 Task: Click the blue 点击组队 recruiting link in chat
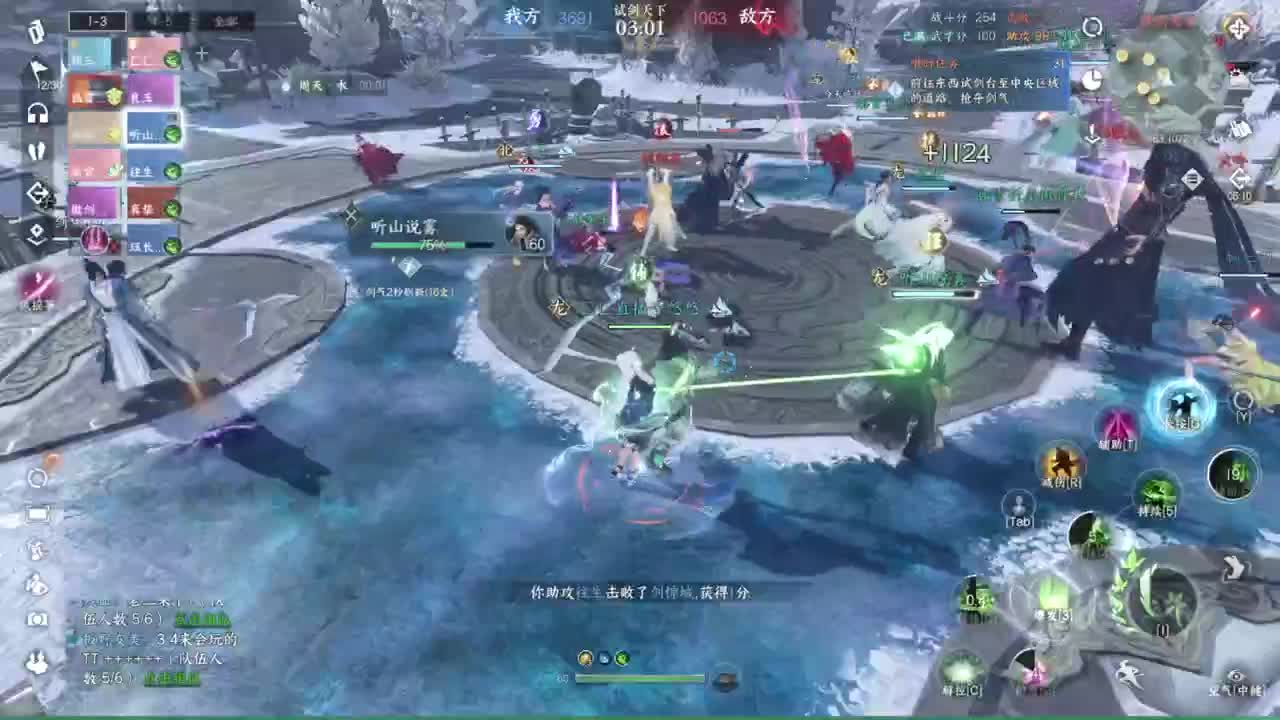click(x=202, y=620)
